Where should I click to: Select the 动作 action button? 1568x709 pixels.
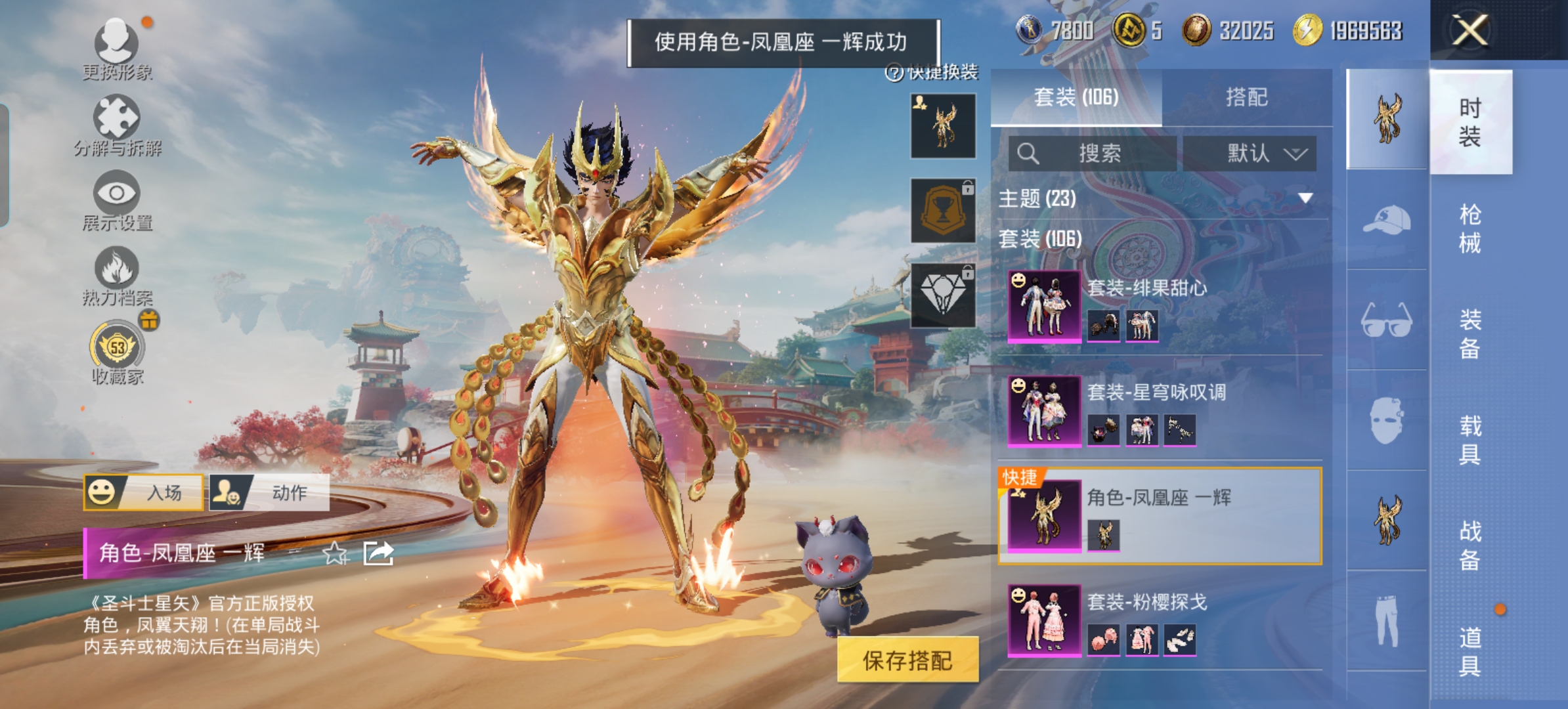(269, 492)
